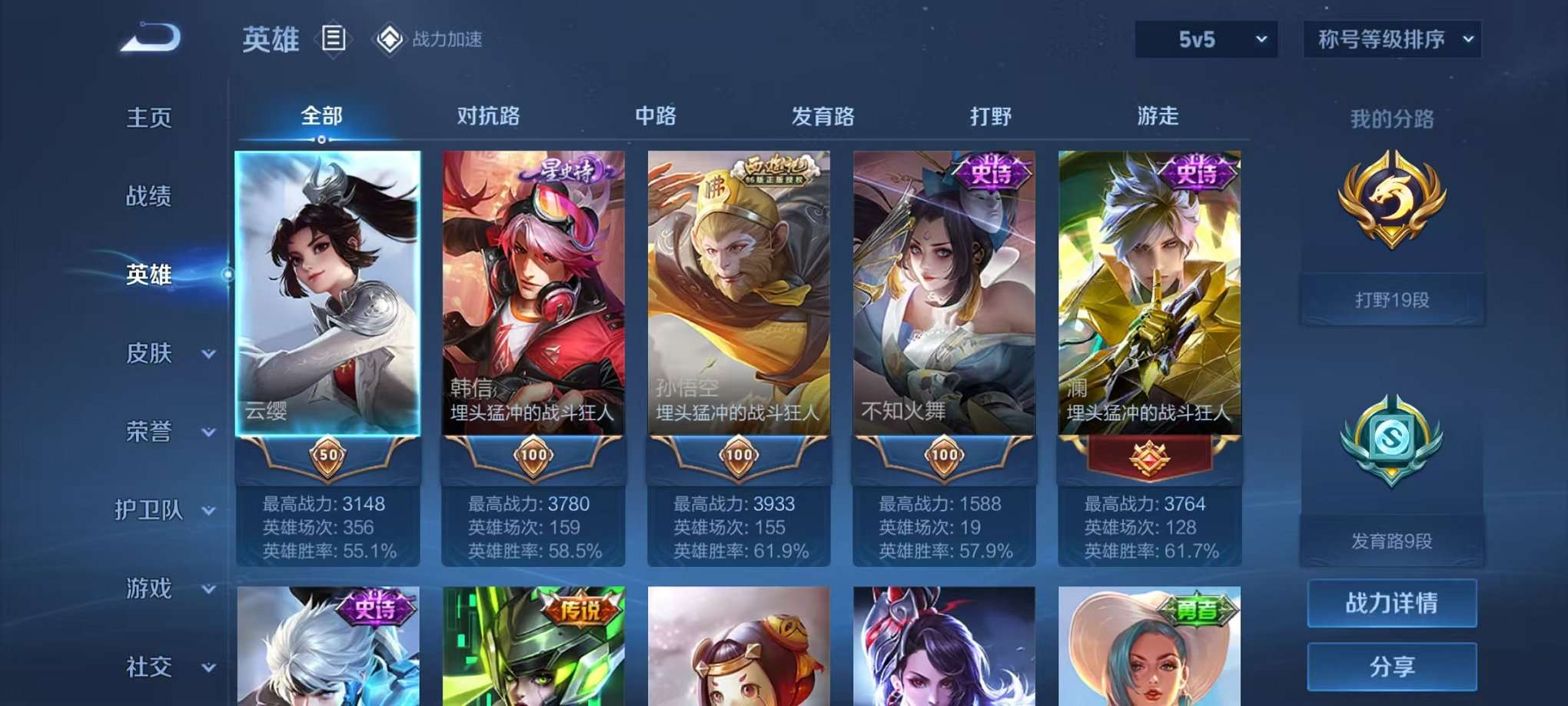Open the 称号等级排序 sorting dropdown
Image resolution: width=1568 pixels, height=706 pixels.
tap(1391, 38)
